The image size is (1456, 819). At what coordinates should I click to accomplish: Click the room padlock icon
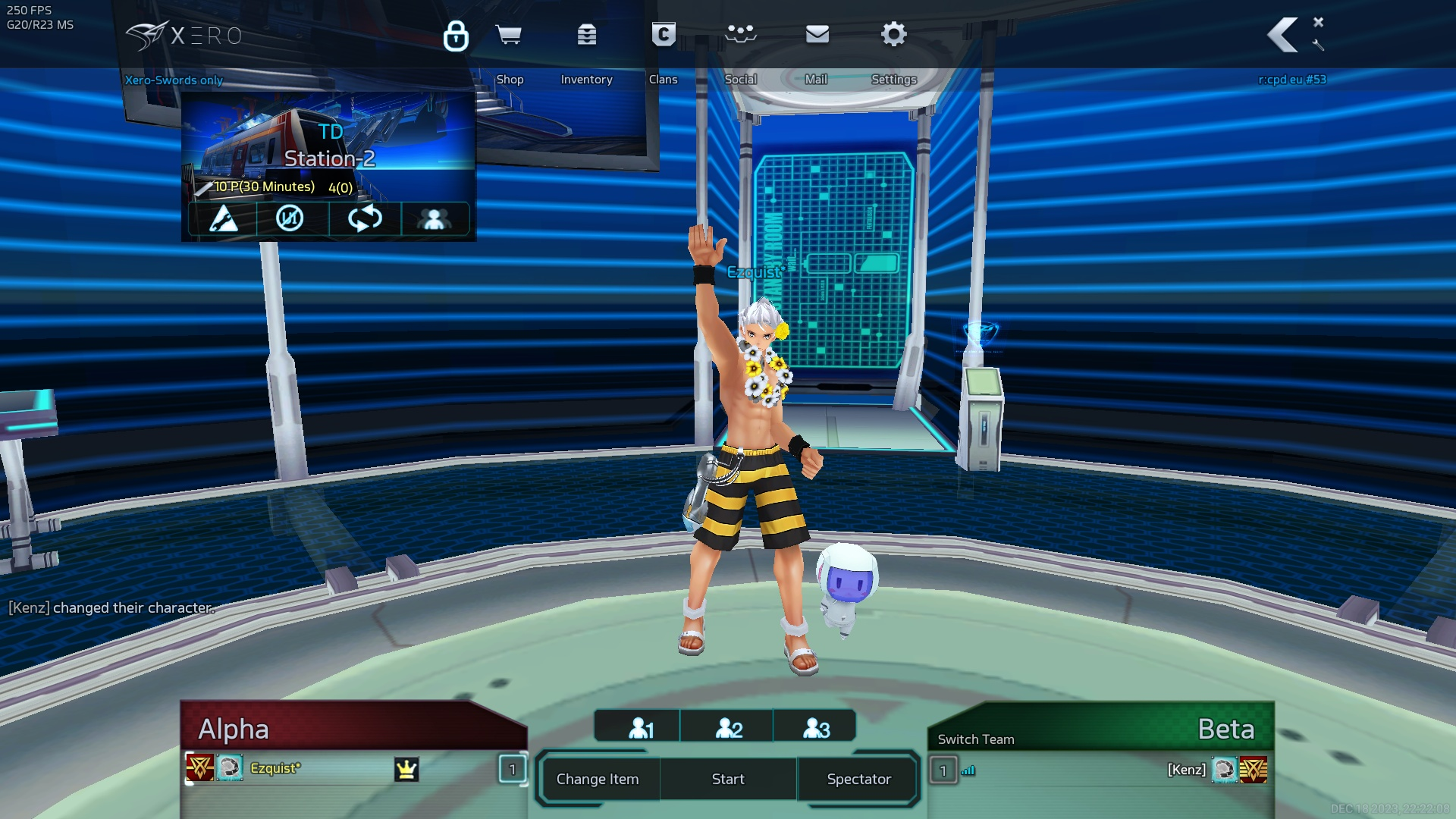tap(456, 36)
